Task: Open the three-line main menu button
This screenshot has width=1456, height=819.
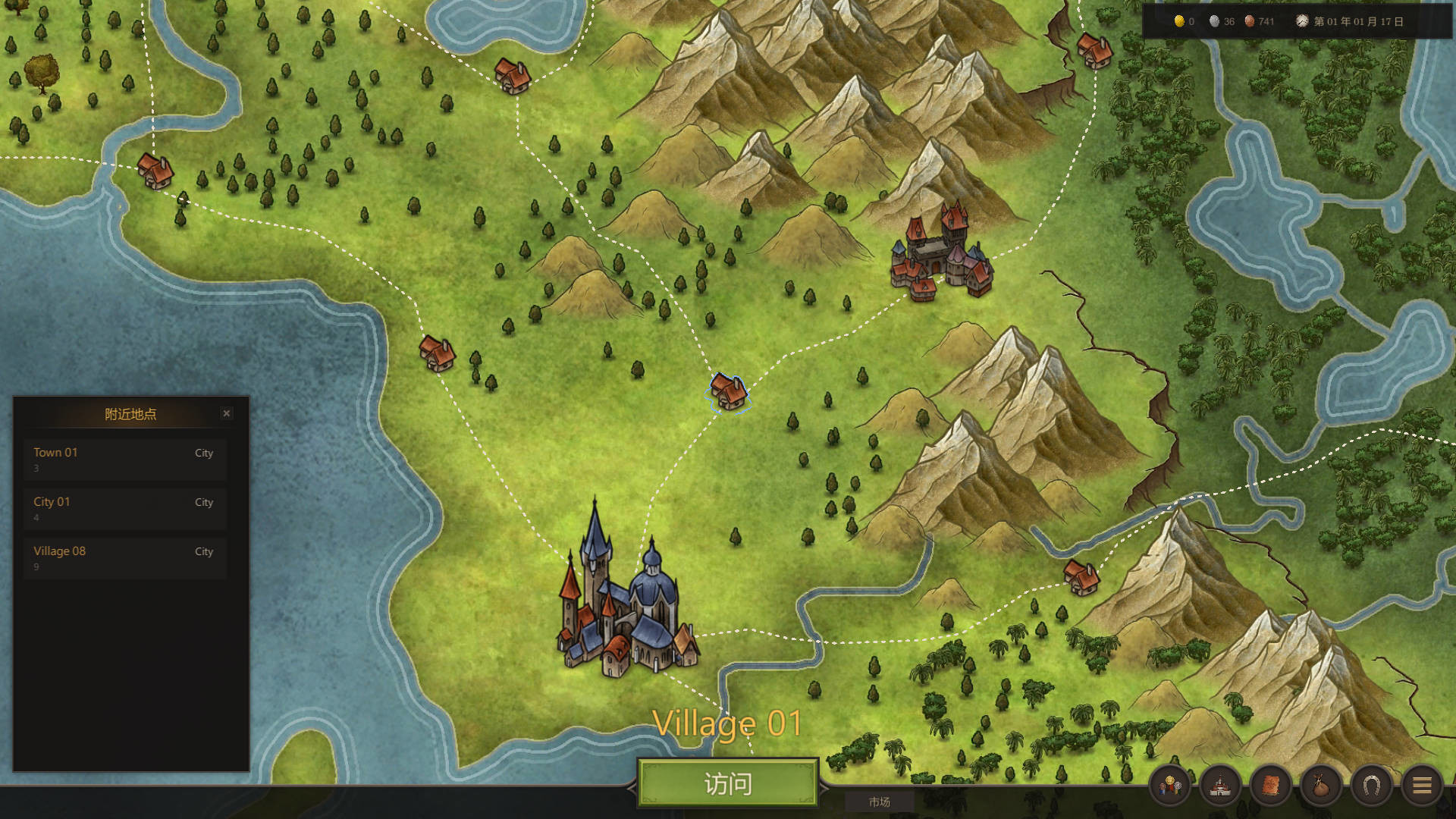Action: [1422, 786]
